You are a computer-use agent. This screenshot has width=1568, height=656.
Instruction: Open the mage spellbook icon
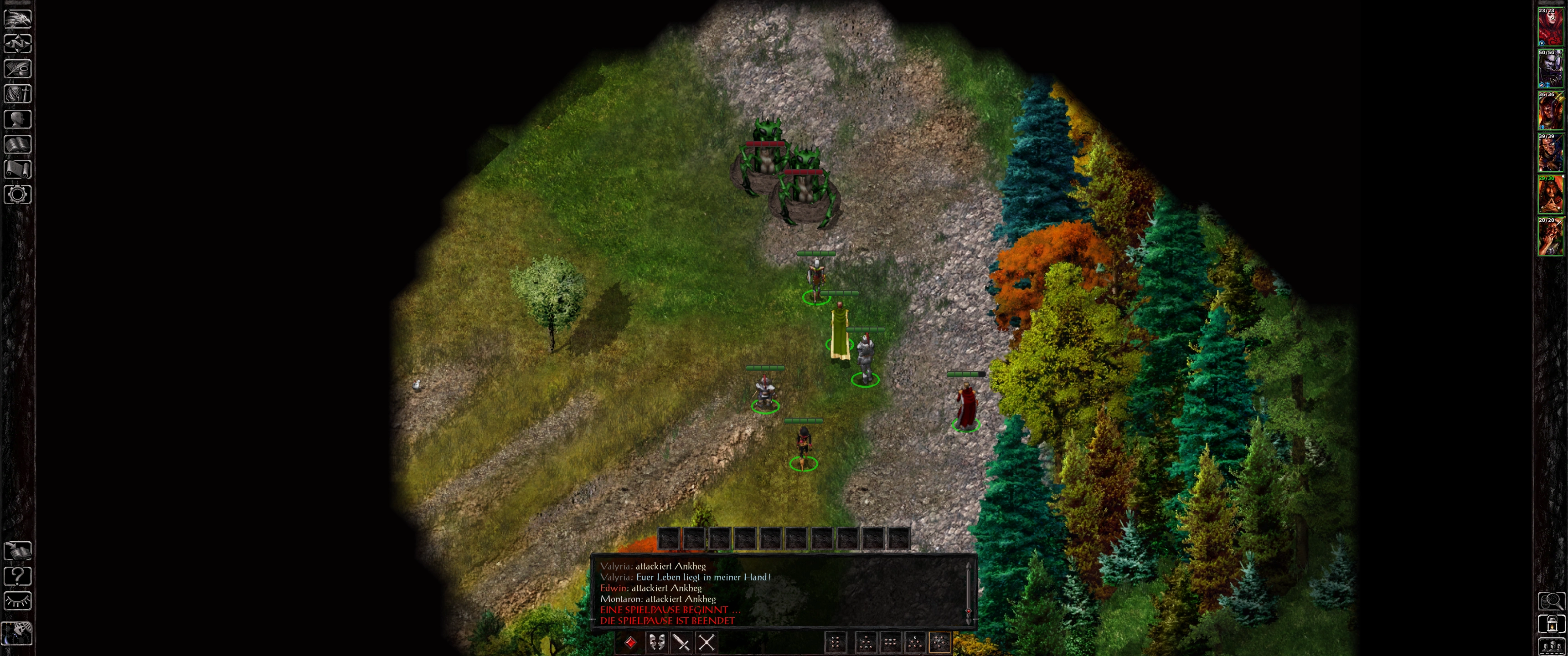click(18, 144)
